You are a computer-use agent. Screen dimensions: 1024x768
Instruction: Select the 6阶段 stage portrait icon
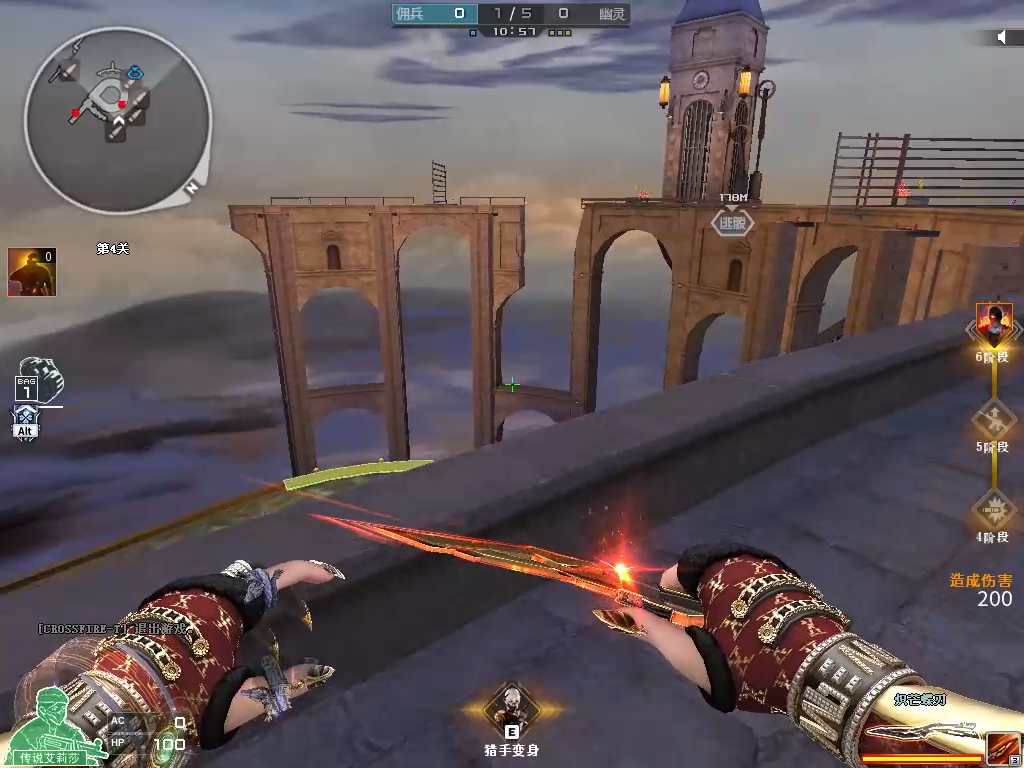tap(994, 324)
